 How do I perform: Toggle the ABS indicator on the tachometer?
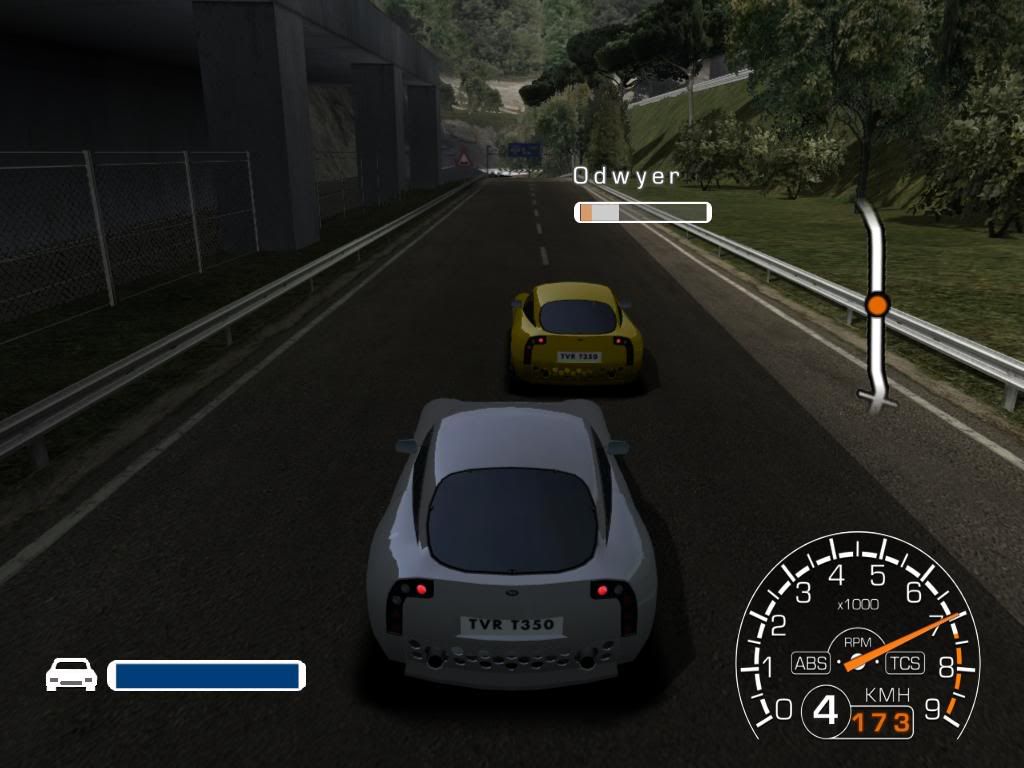tap(810, 663)
